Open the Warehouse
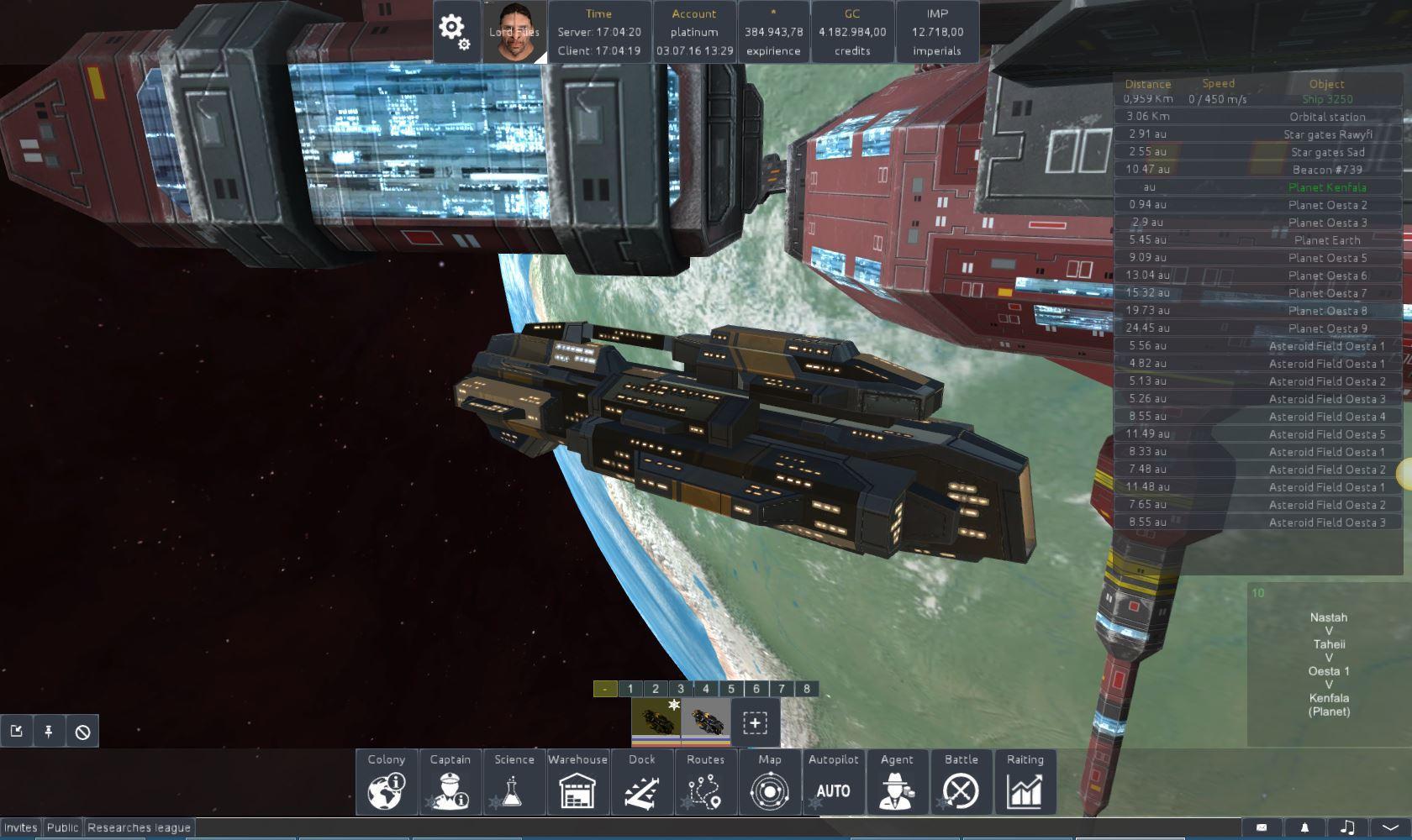 [x=578, y=782]
